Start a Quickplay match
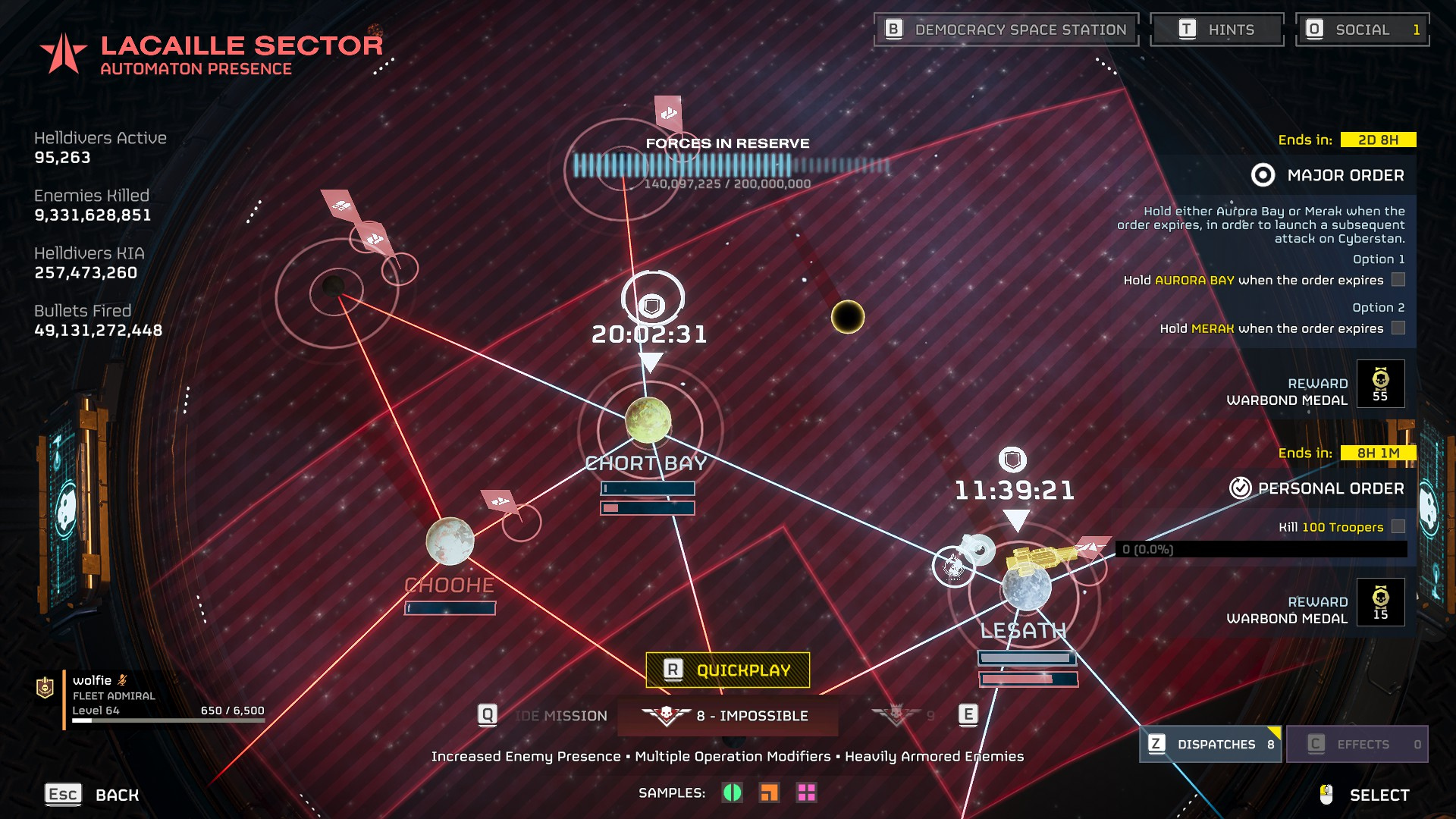 point(727,670)
